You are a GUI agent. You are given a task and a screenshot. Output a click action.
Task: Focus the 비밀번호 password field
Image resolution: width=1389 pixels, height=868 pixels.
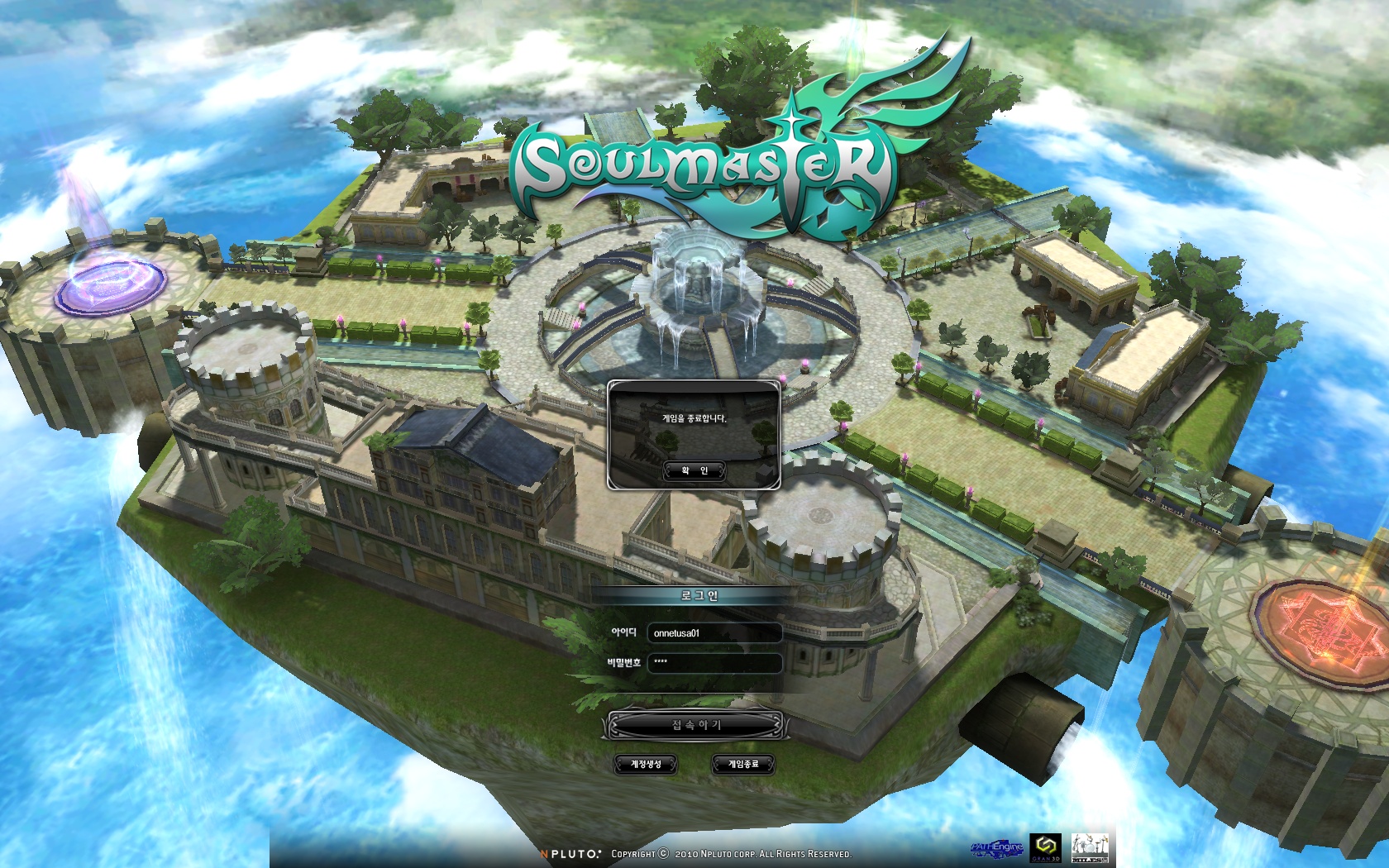point(714,662)
